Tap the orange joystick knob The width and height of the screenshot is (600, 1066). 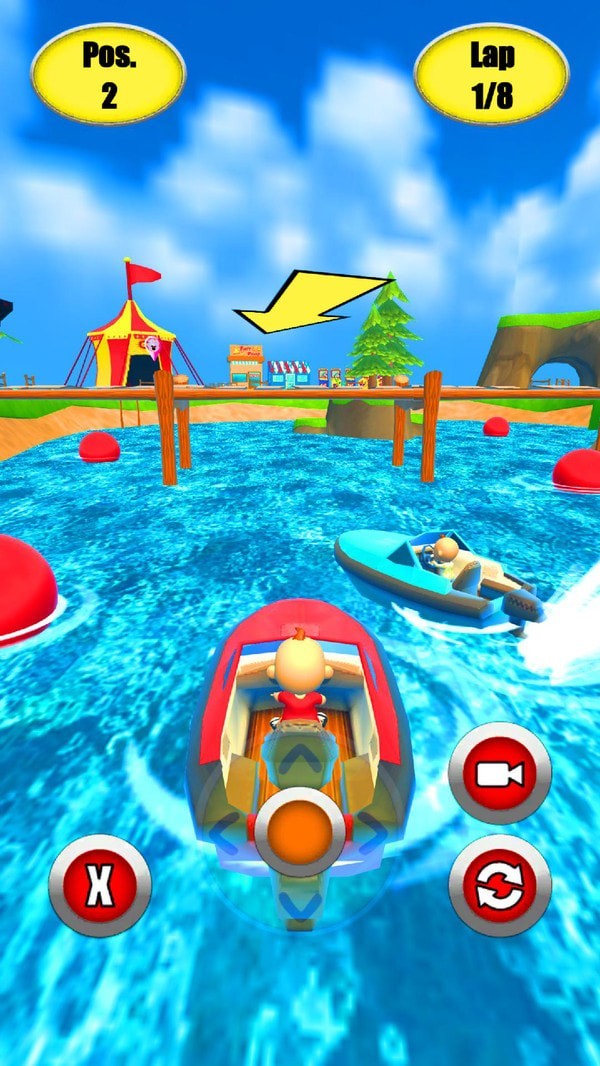click(x=300, y=833)
